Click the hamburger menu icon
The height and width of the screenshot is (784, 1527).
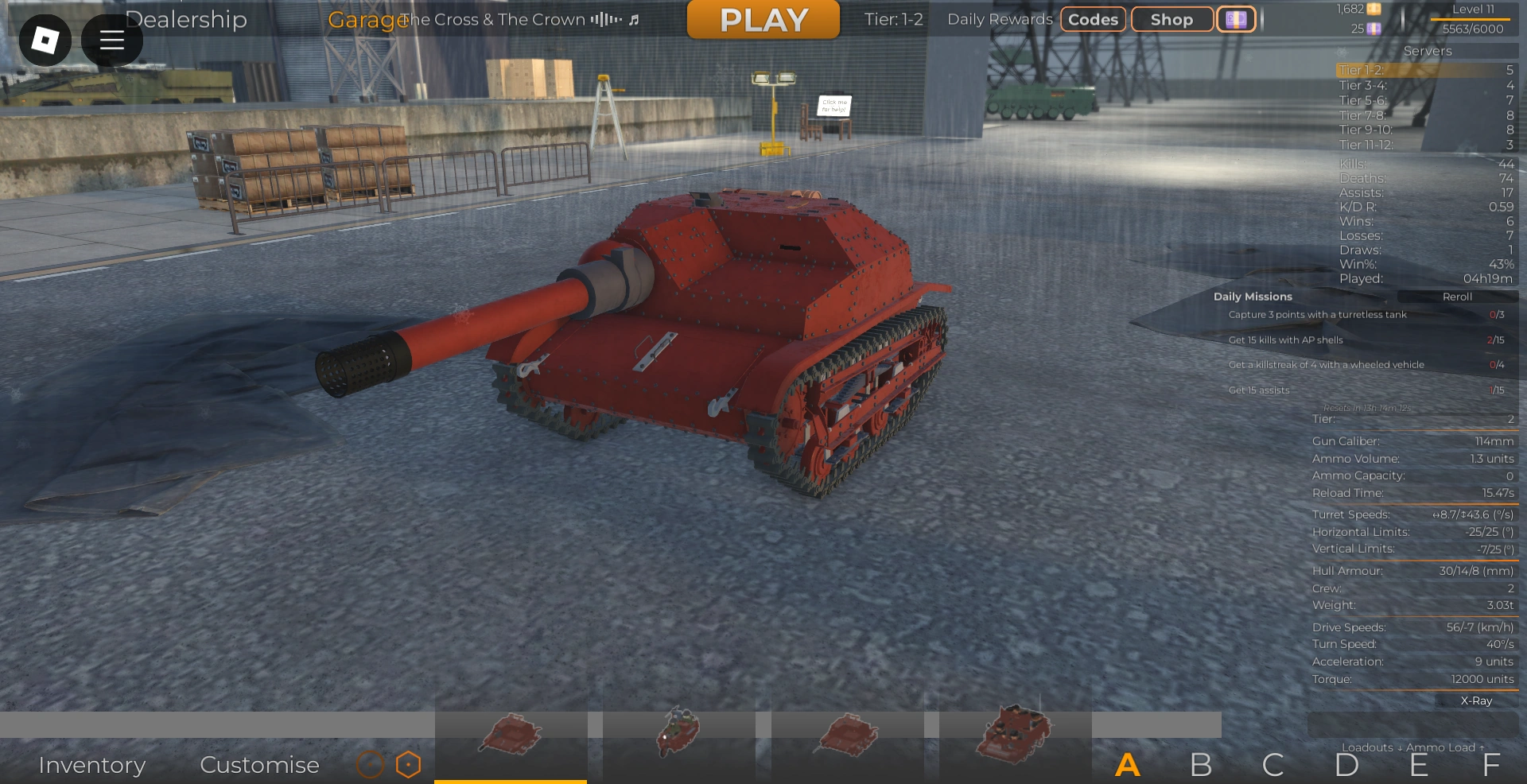tap(111, 40)
